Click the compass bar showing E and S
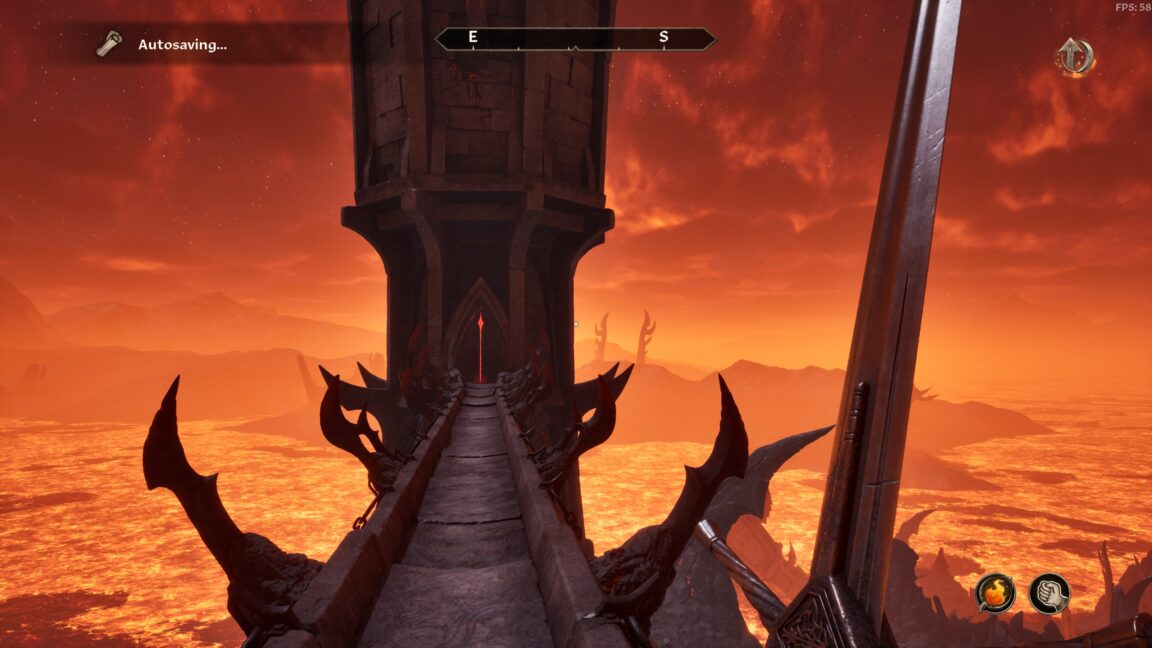 [575, 39]
